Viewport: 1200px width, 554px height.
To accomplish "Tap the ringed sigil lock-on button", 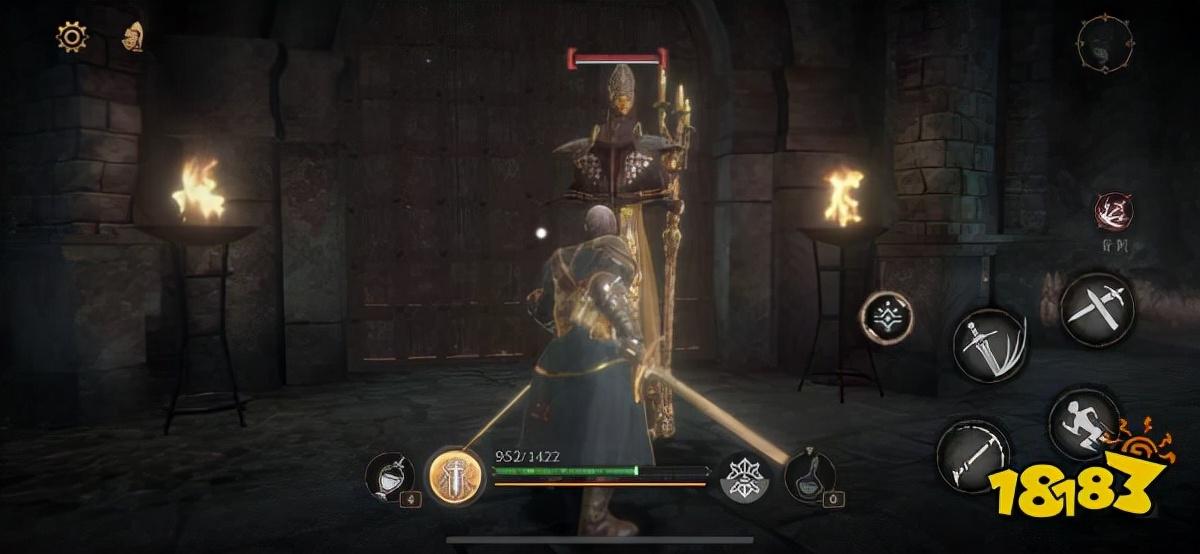I will click(887, 320).
